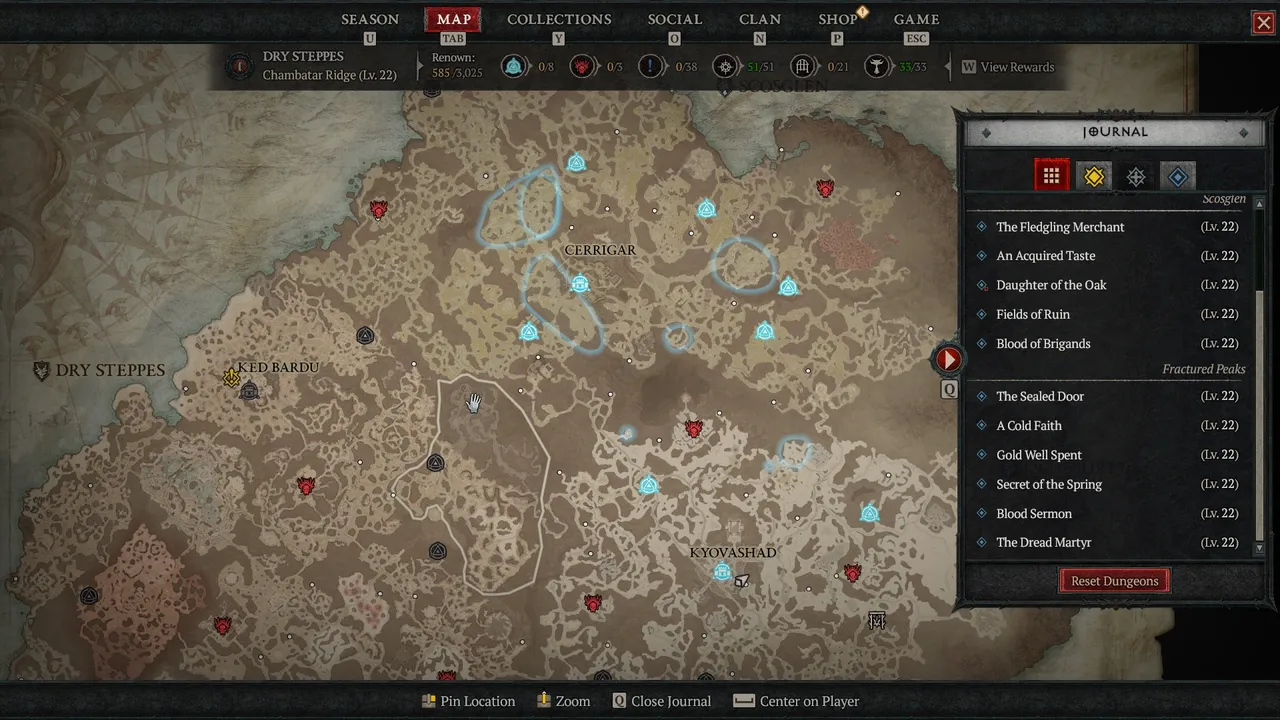The height and width of the screenshot is (720, 1280).
Task: Select the Clan tab
Action: (760, 19)
